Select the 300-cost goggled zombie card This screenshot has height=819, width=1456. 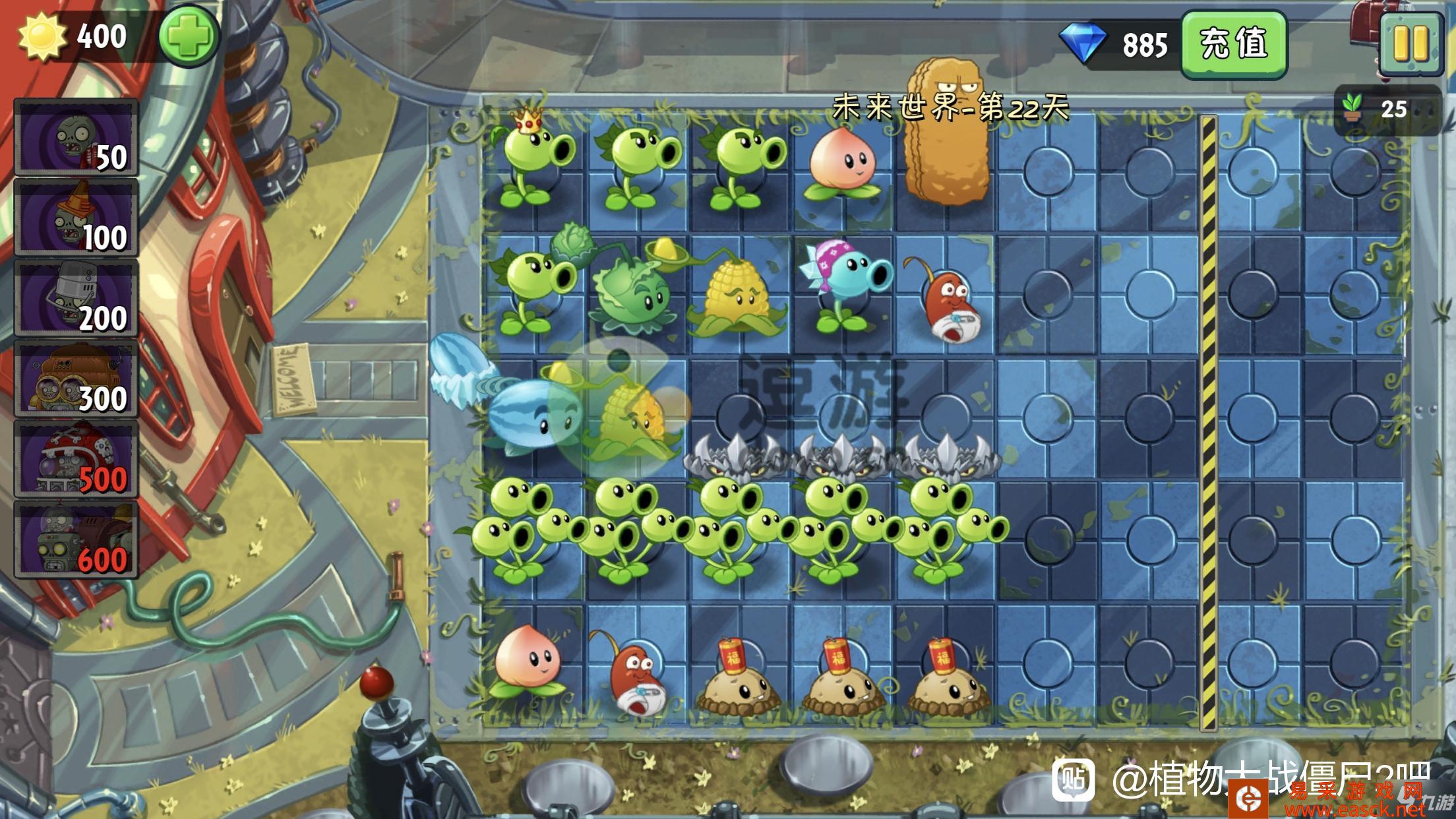pyautogui.click(x=76, y=379)
